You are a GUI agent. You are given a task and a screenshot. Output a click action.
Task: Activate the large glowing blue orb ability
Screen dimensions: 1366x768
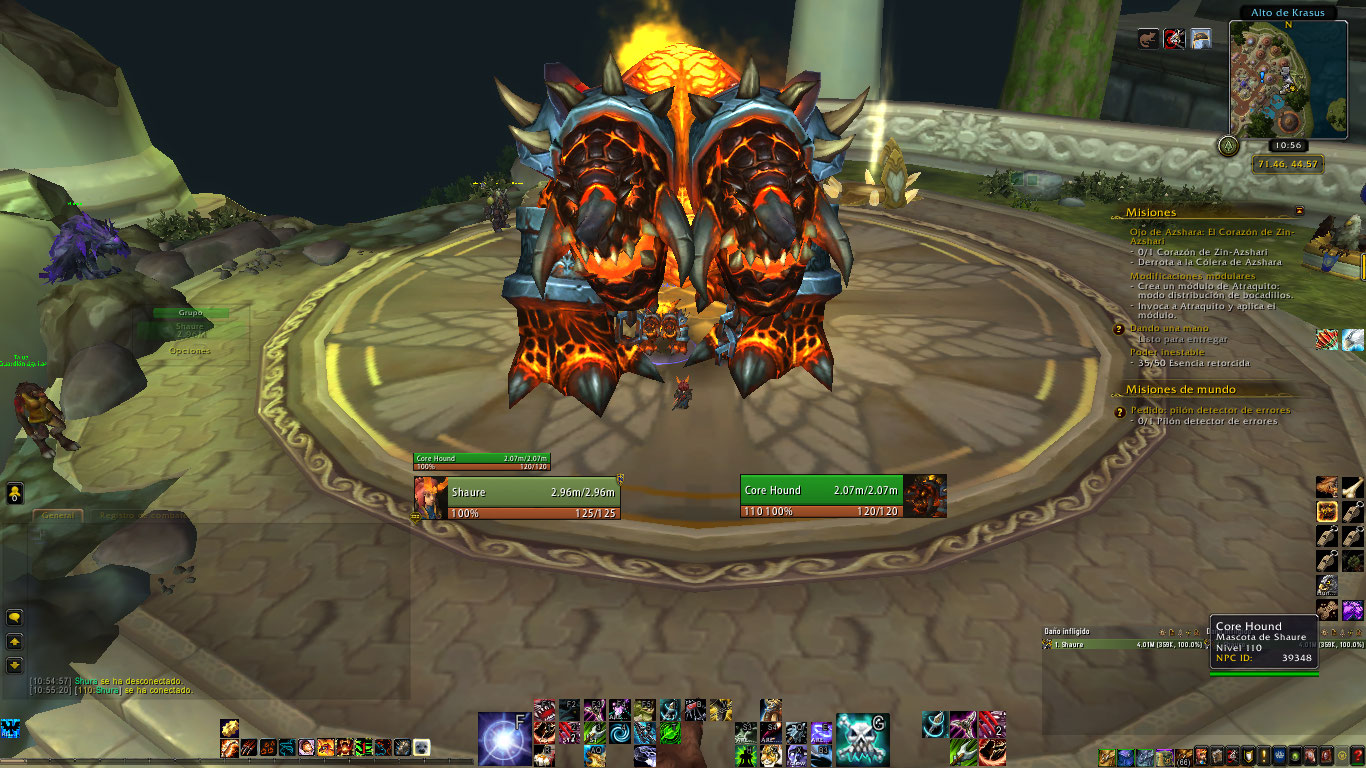coord(504,739)
